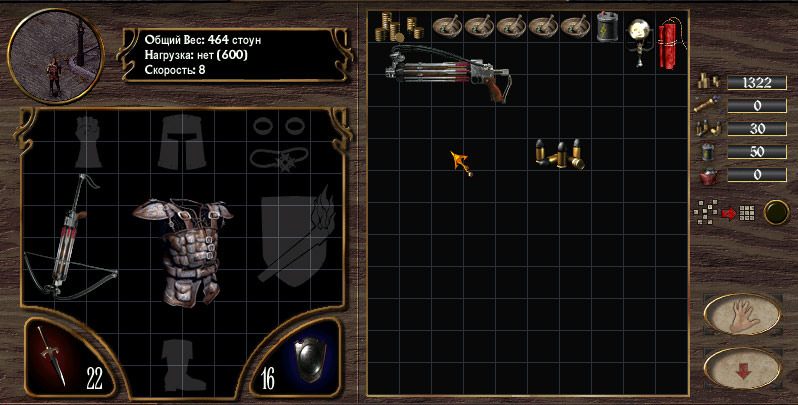Select the lantern globe item

point(639,38)
